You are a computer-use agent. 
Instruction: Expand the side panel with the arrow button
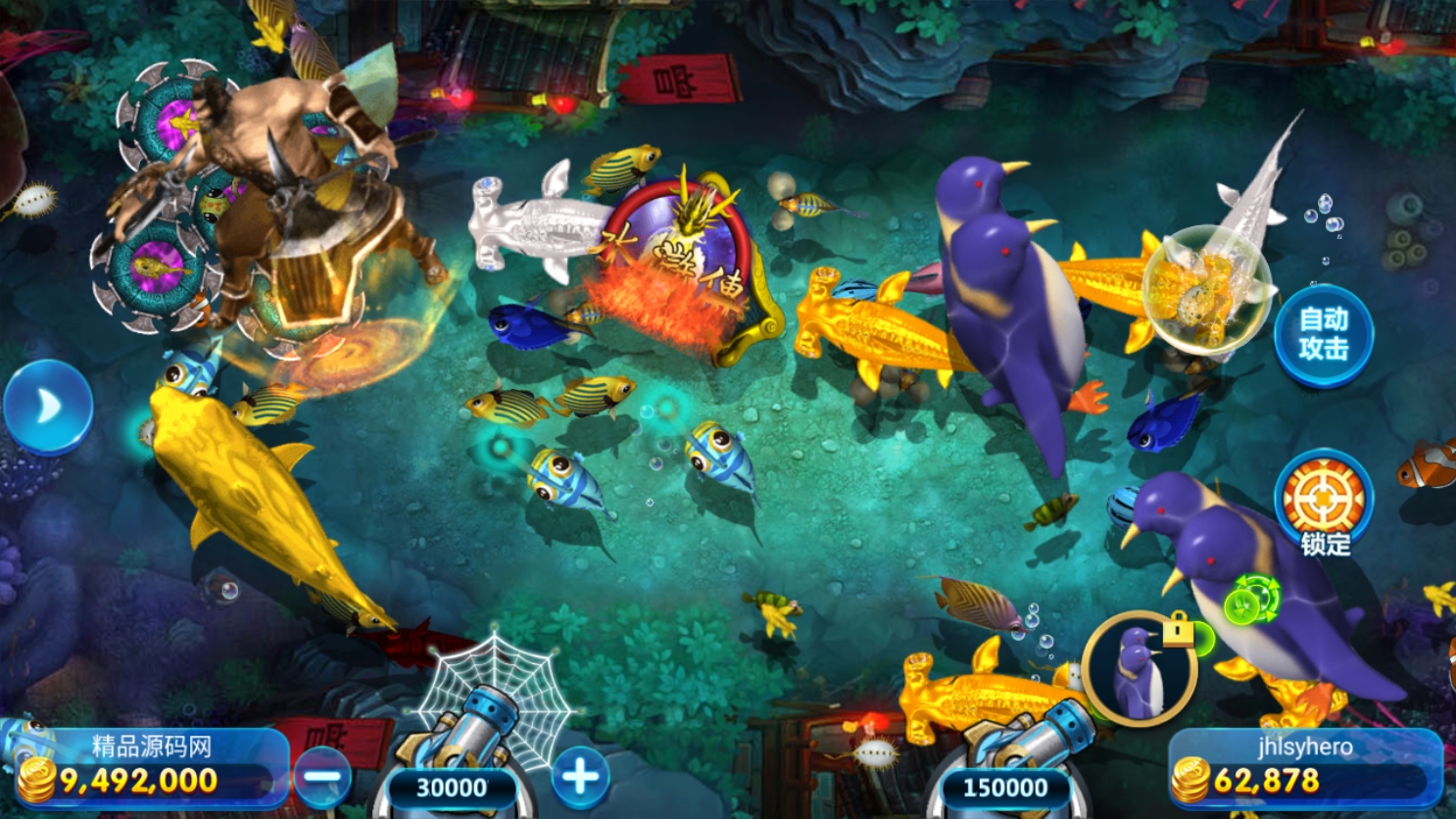coord(47,407)
